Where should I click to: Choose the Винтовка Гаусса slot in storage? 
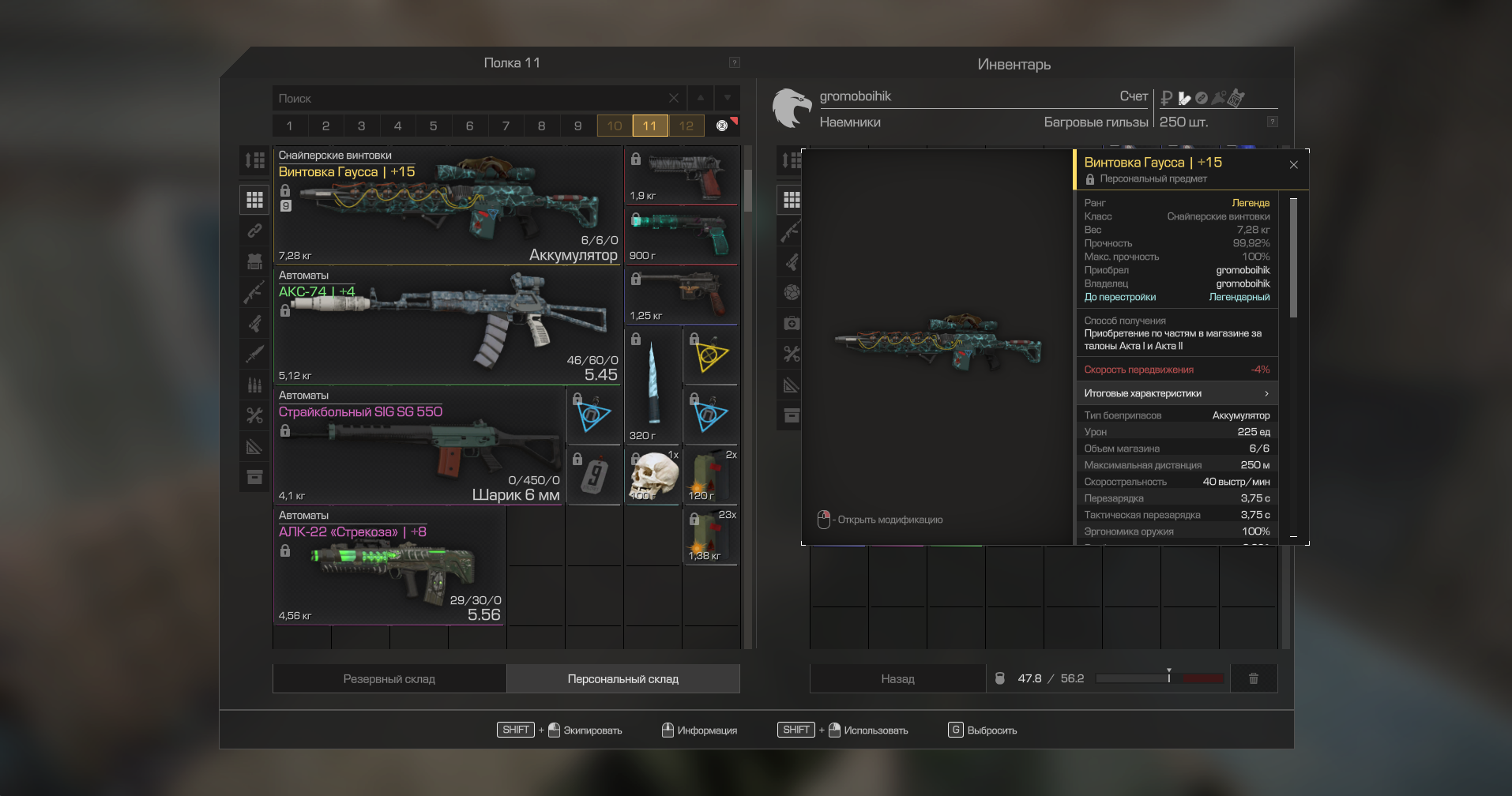coord(447,206)
